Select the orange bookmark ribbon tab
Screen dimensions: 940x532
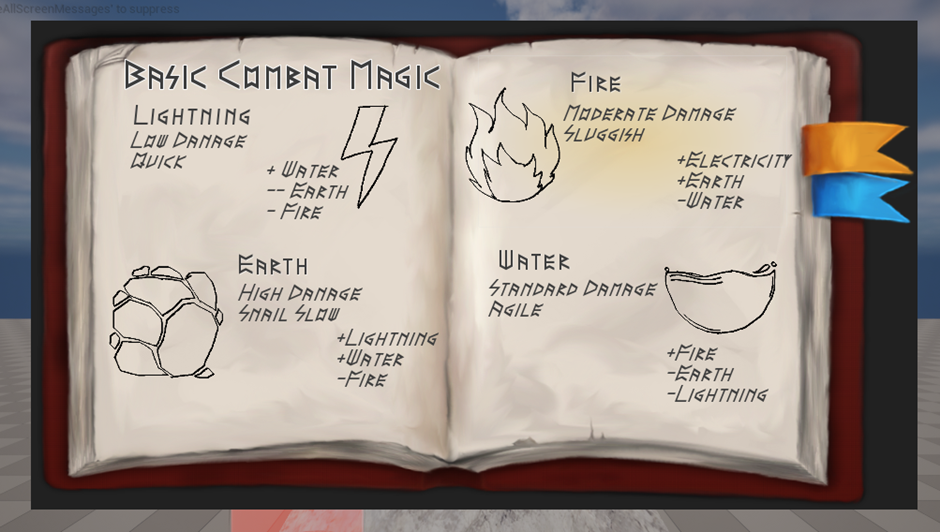pyautogui.click(x=853, y=149)
